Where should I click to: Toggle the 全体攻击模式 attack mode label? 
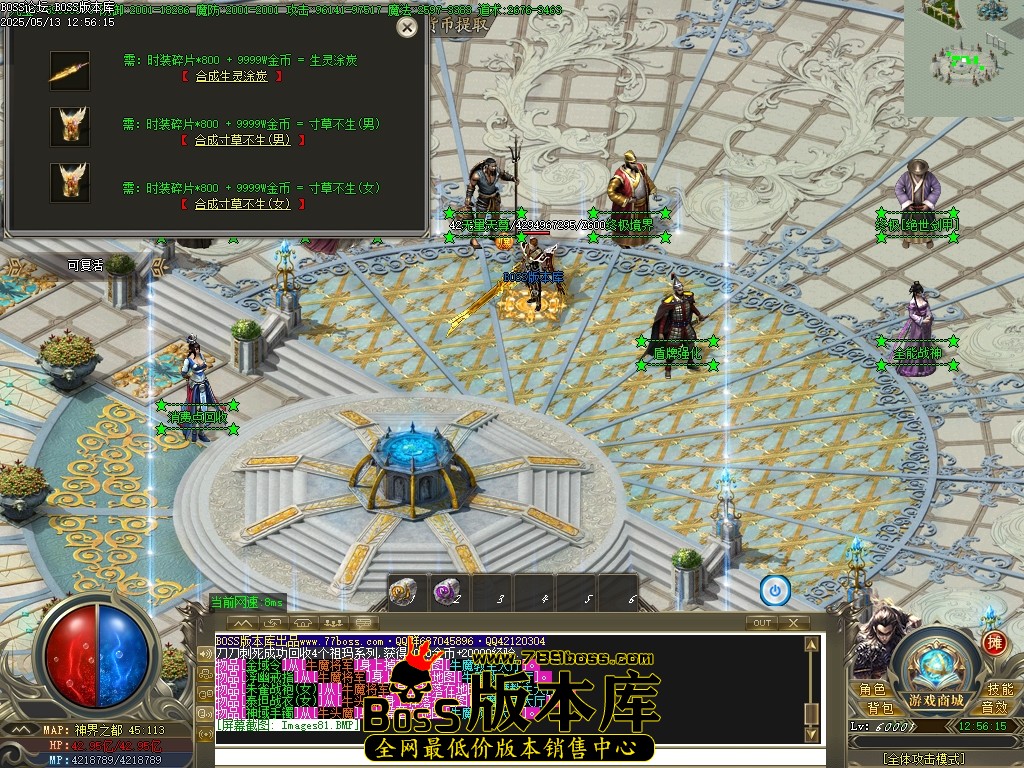(x=932, y=759)
